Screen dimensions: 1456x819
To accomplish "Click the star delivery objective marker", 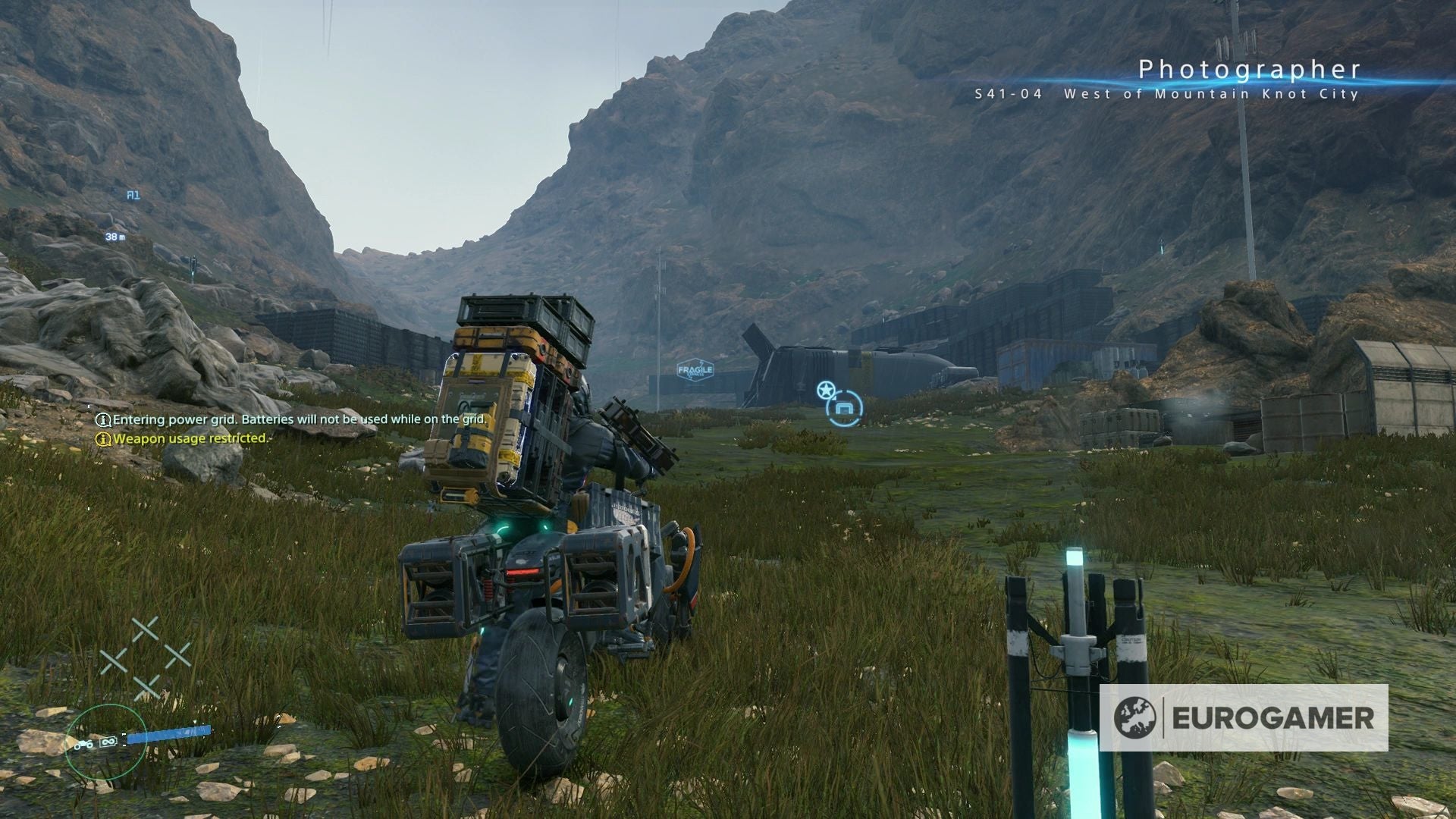I will point(825,391).
